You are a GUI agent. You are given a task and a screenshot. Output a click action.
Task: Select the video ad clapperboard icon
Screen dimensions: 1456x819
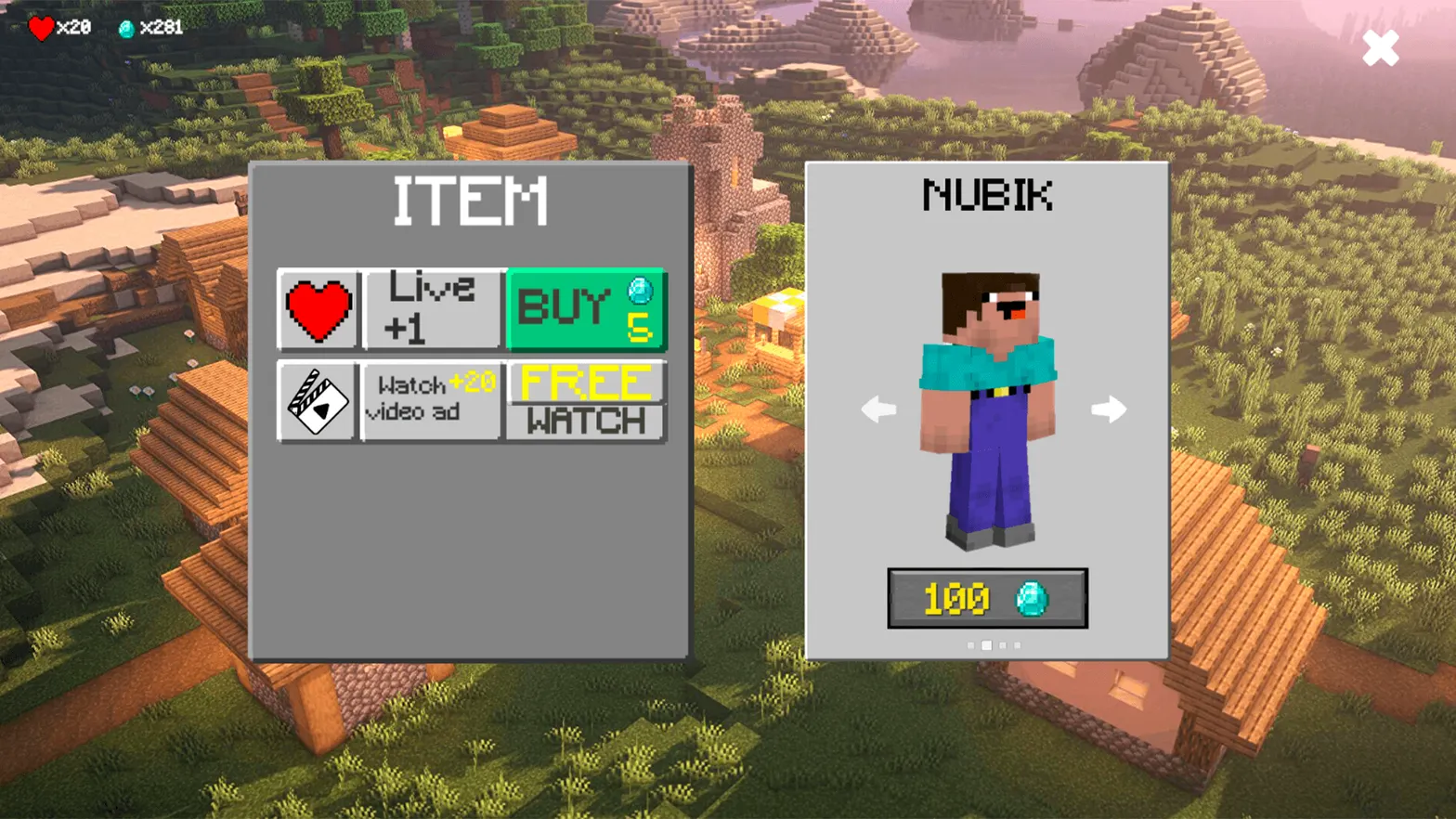[316, 401]
